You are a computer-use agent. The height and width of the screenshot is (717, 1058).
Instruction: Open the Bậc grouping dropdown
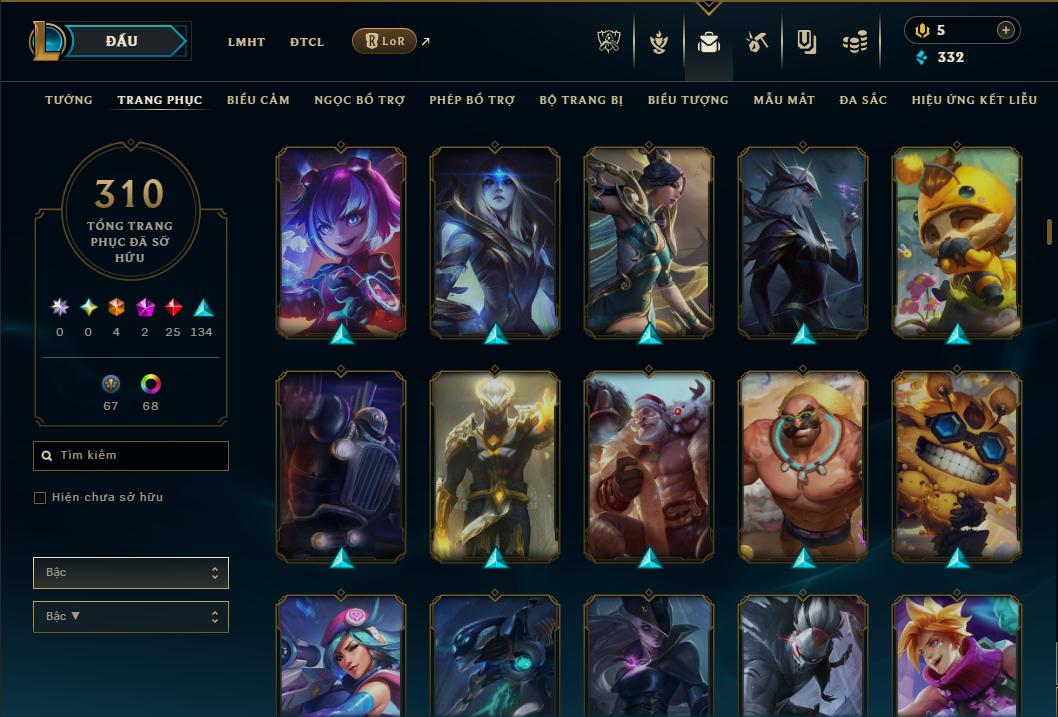click(x=131, y=573)
